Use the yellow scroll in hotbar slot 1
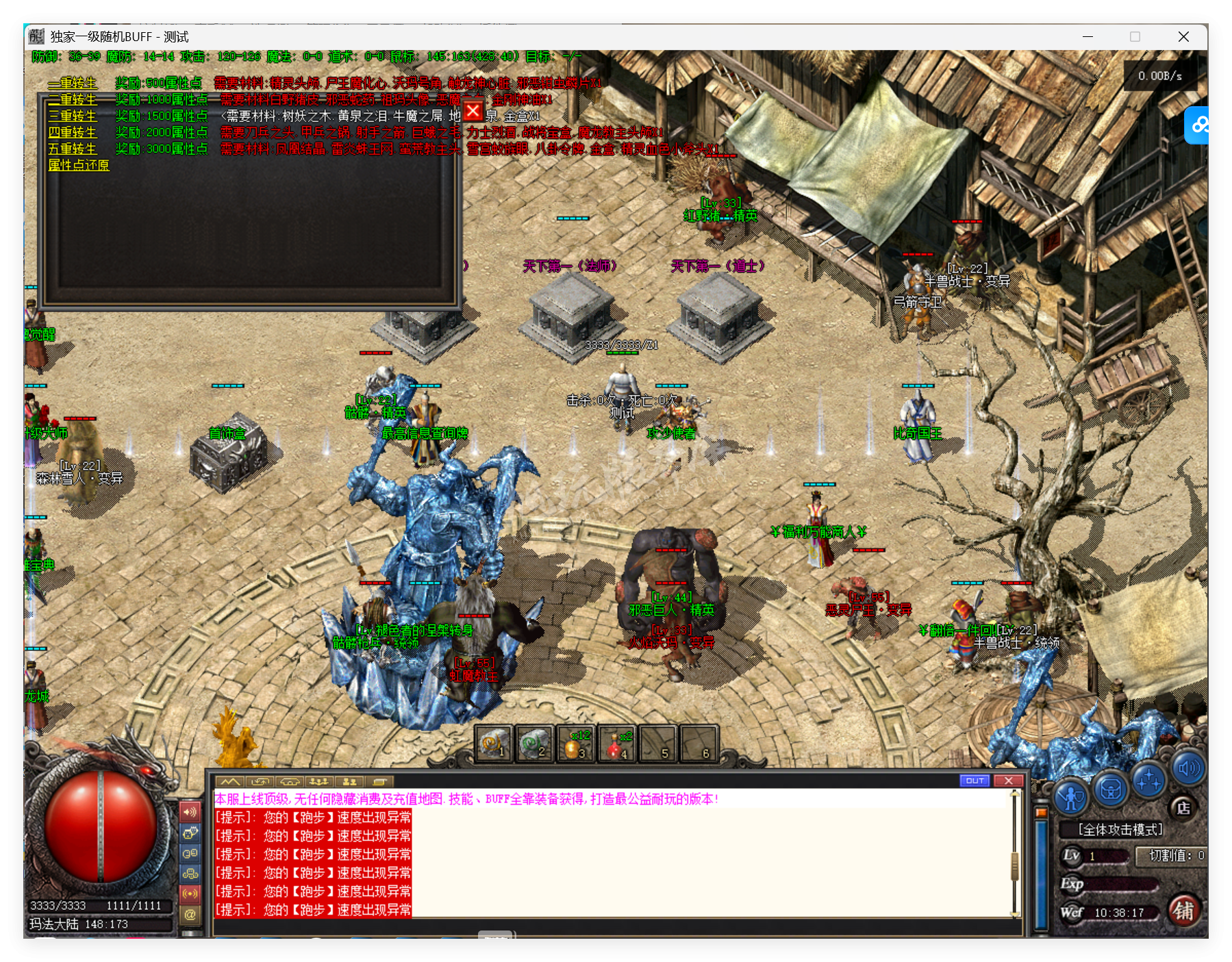This screenshot has height=962, width=1232. [x=494, y=744]
